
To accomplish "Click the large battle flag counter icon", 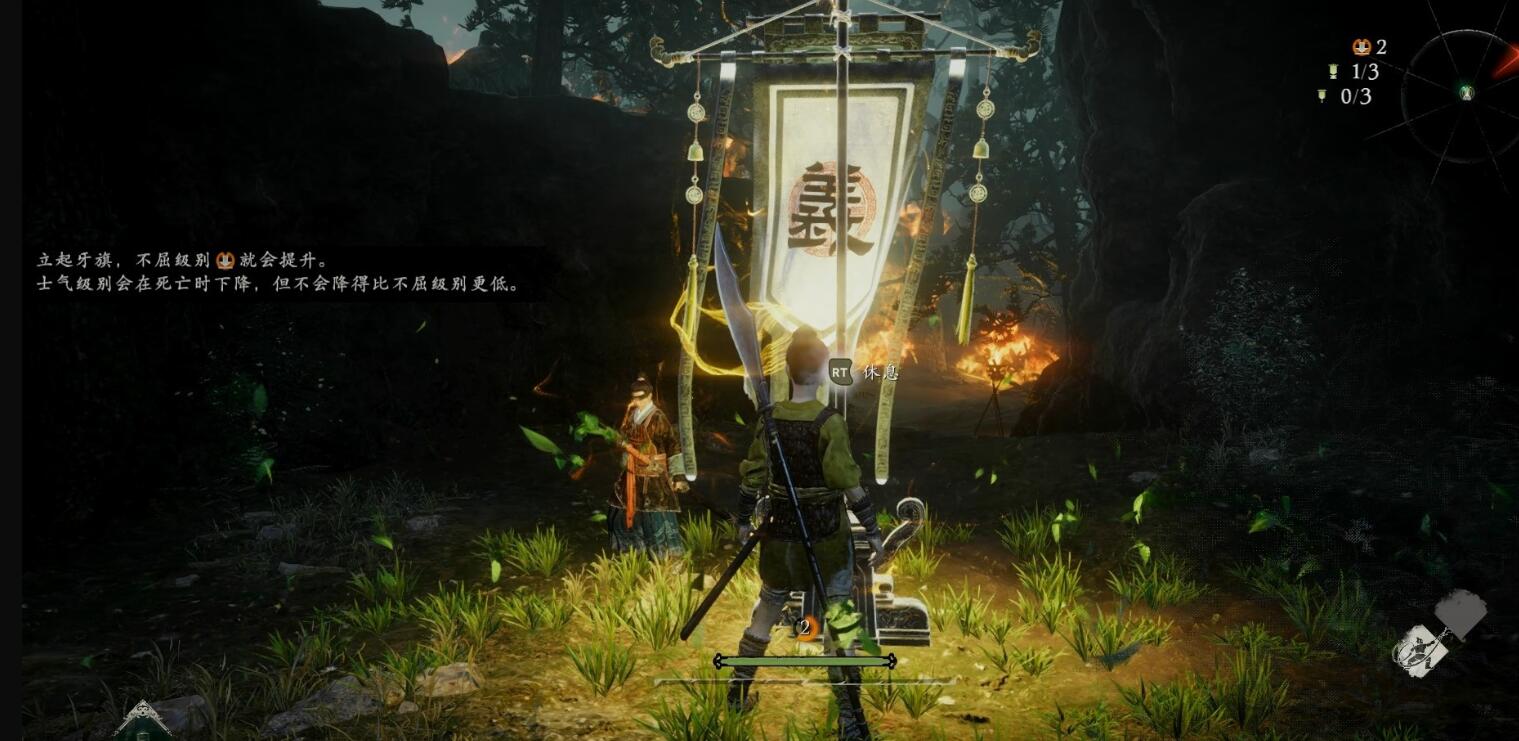I will click(x=1332, y=71).
